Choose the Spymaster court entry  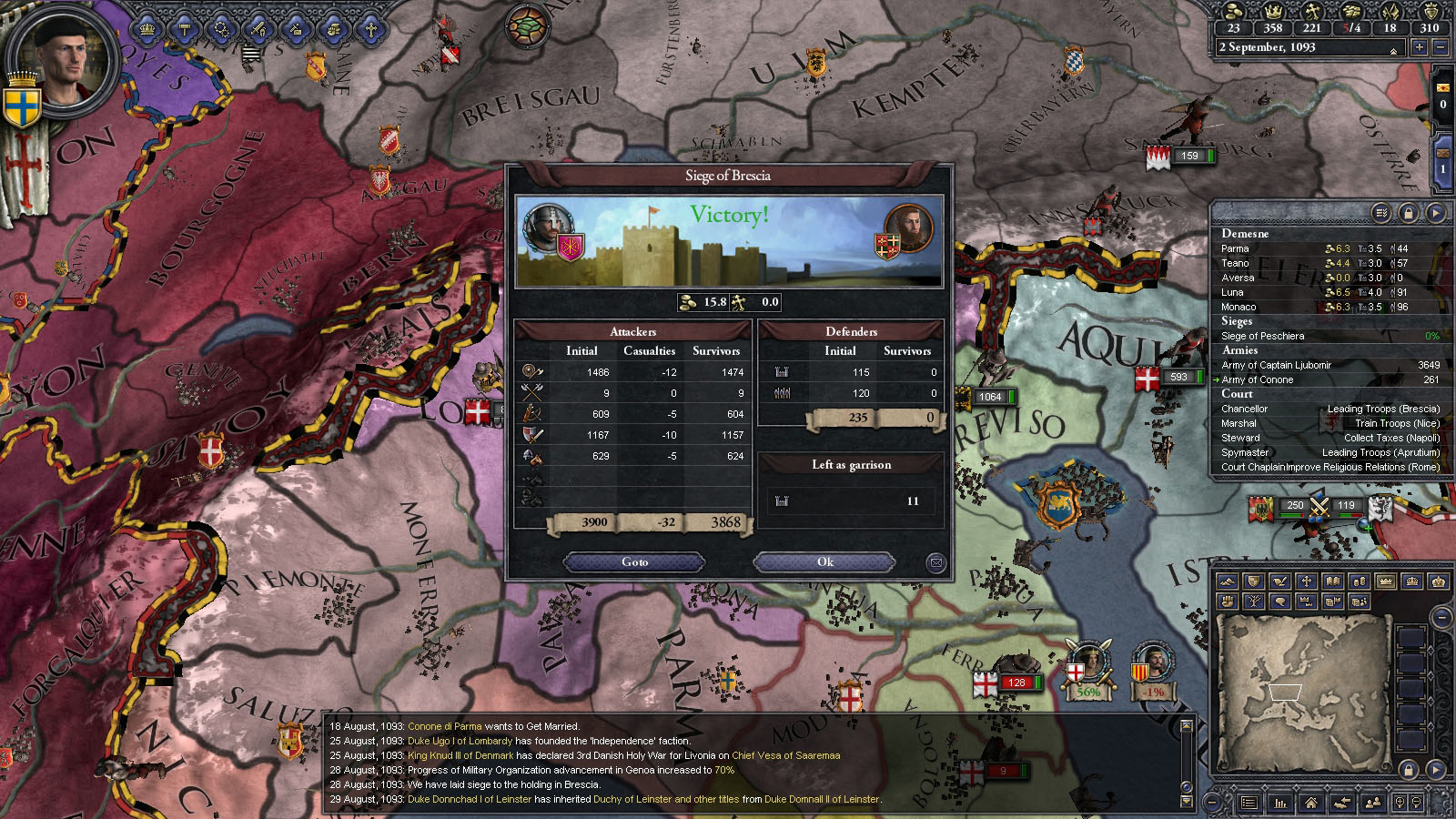point(1245,452)
